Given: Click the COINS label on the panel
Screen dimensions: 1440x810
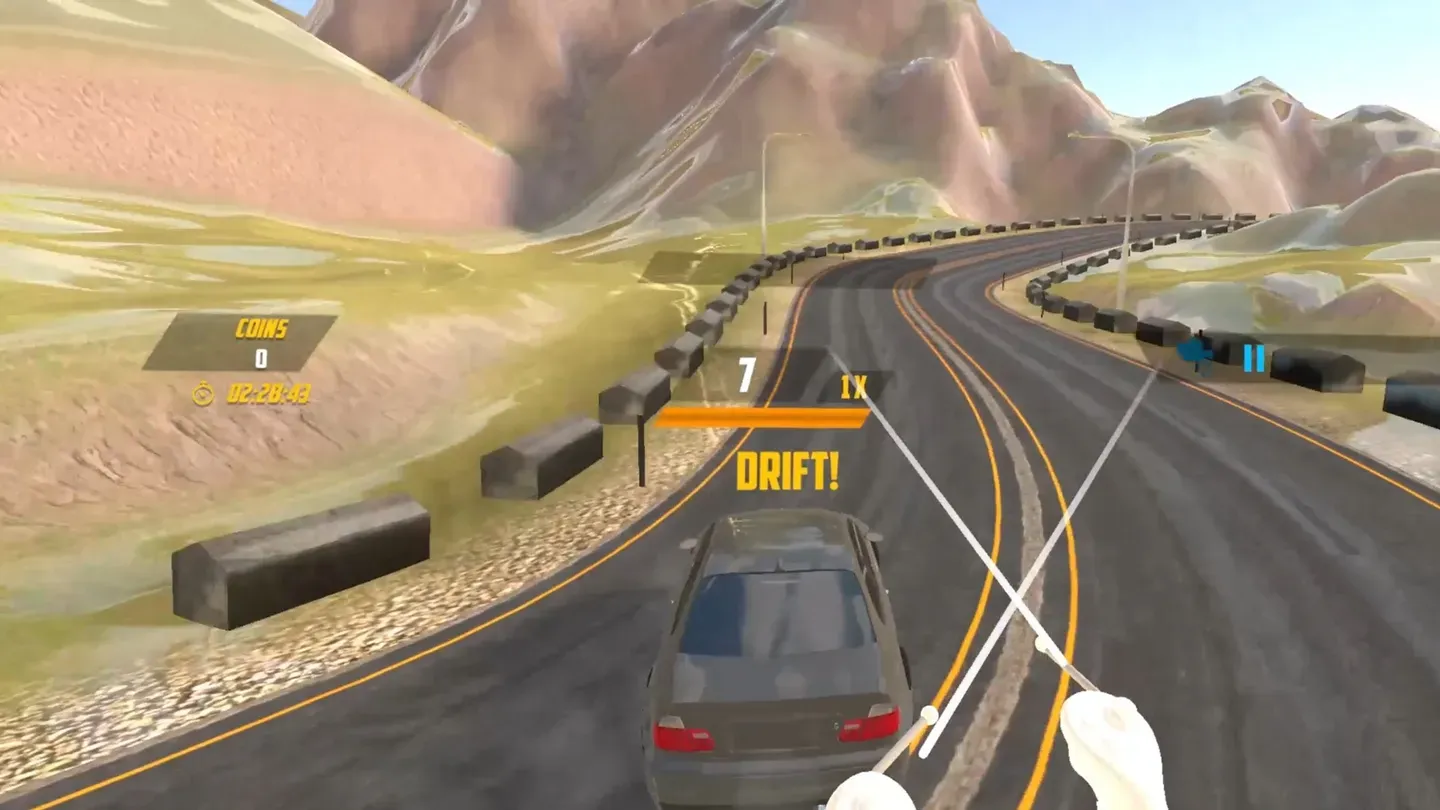Looking at the screenshot, I should point(263,327).
